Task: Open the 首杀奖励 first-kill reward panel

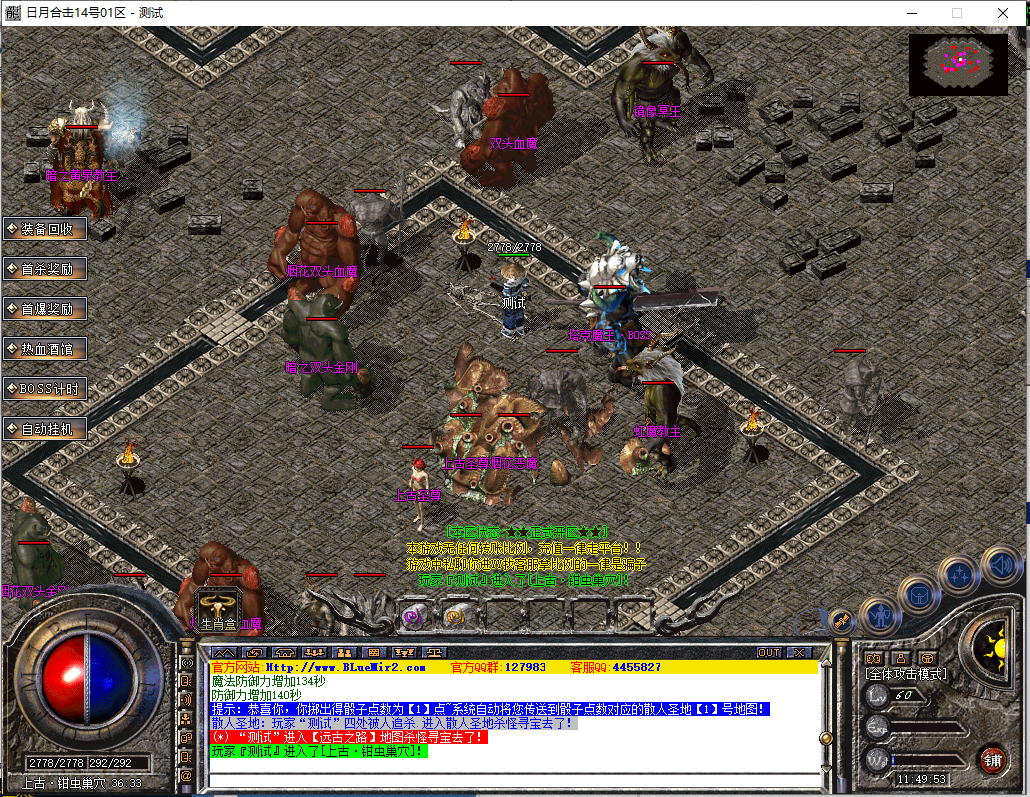Action: pyautogui.click(x=46, y=269)
